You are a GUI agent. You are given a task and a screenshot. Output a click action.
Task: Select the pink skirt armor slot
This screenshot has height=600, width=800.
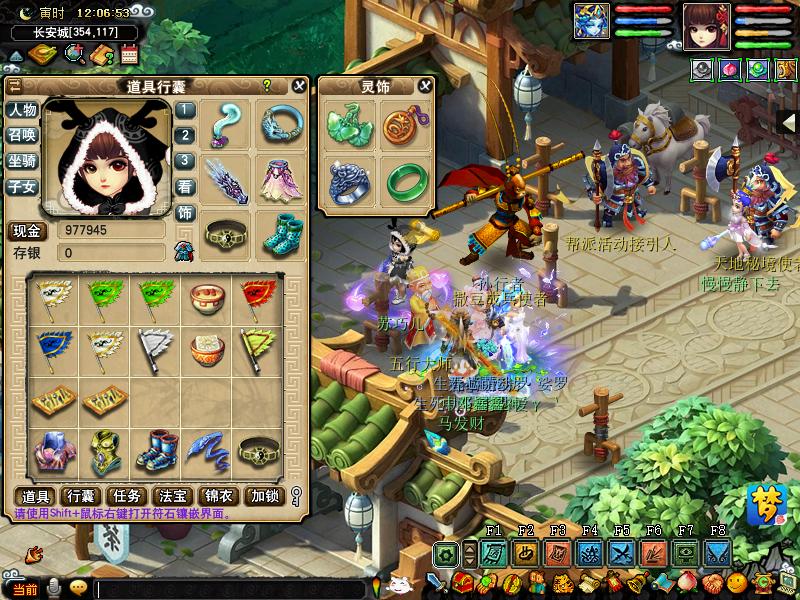coord(281,178)
